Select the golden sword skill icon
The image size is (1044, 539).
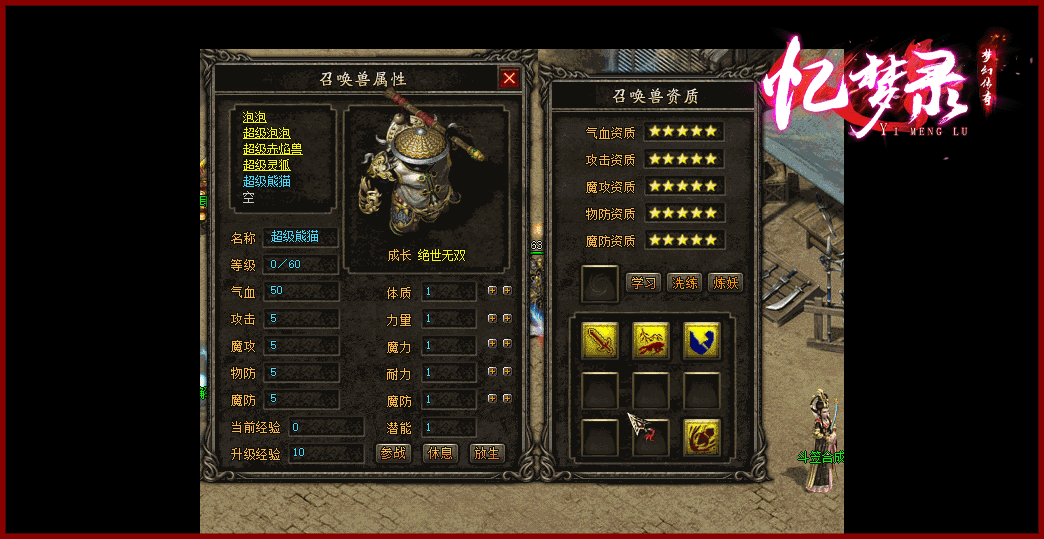(600, 340)
